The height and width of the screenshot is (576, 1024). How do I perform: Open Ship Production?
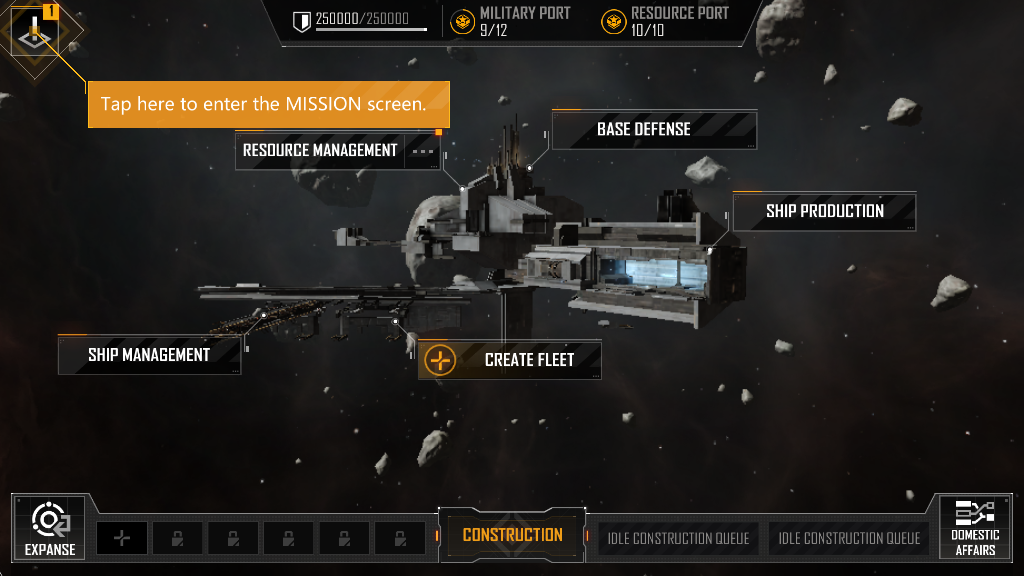(x=824, y=211)
